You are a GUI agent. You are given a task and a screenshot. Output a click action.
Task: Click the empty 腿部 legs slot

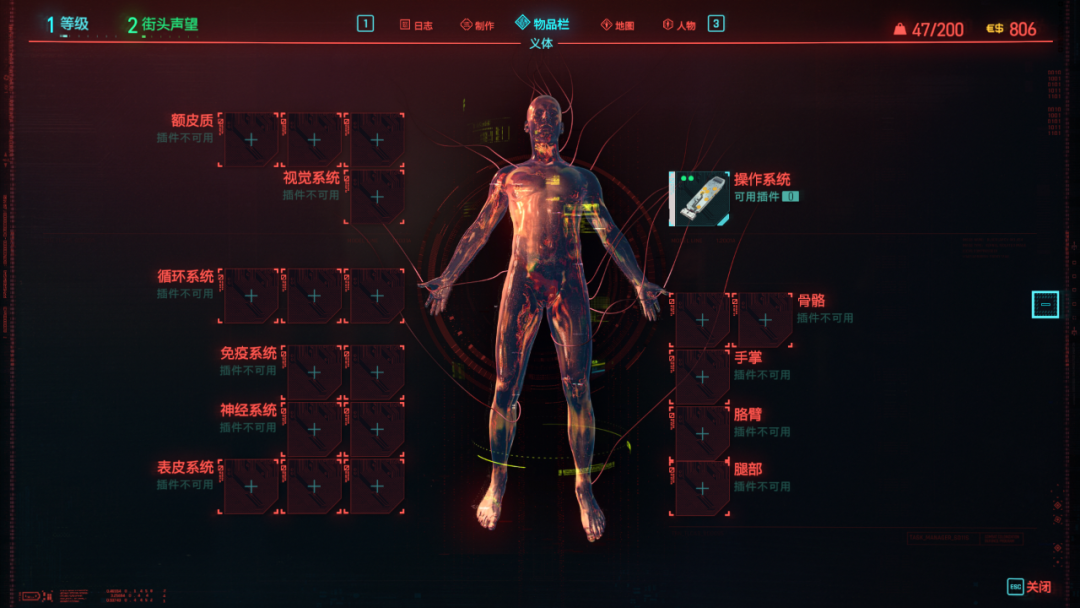click(702, 488)
